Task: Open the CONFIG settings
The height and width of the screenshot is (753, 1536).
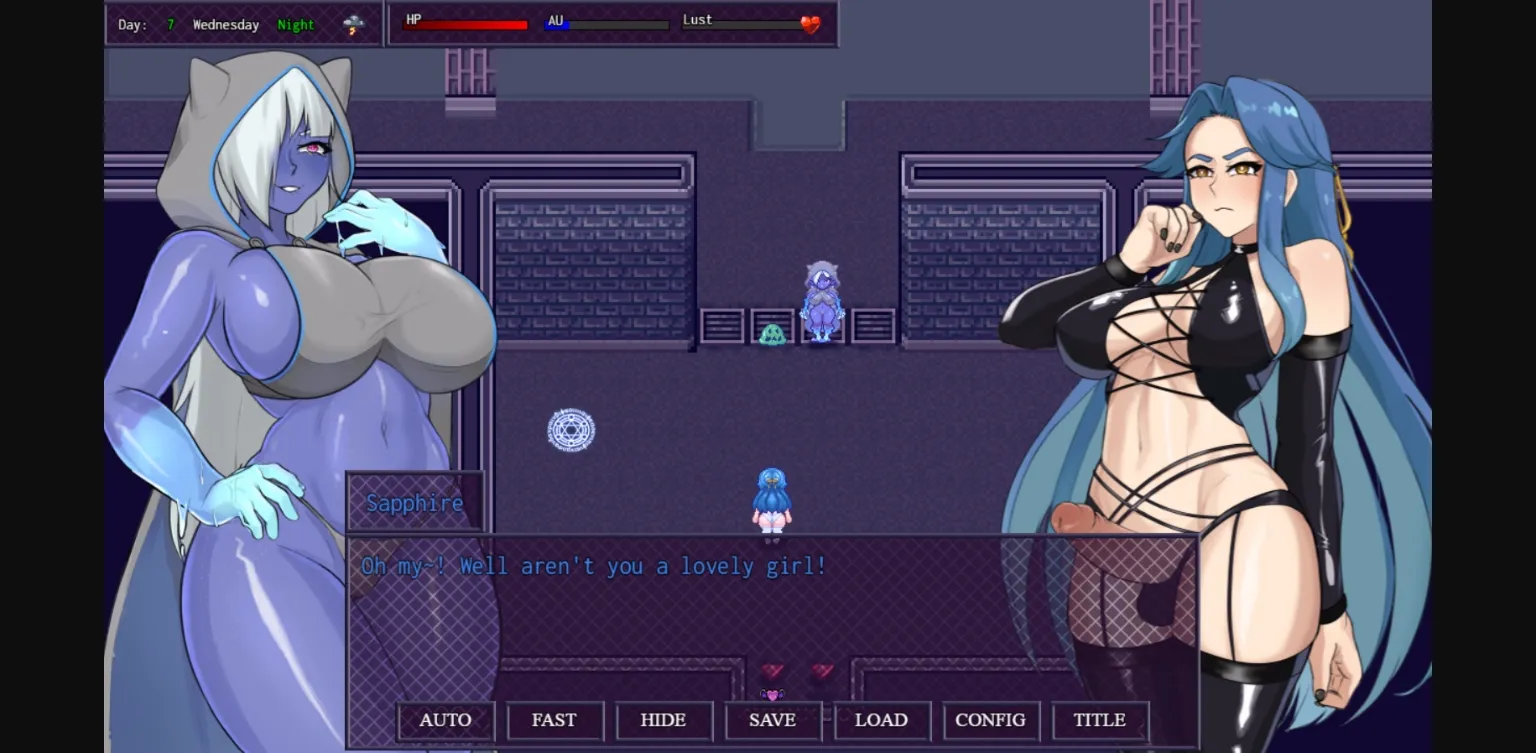Action: (990, 720)
